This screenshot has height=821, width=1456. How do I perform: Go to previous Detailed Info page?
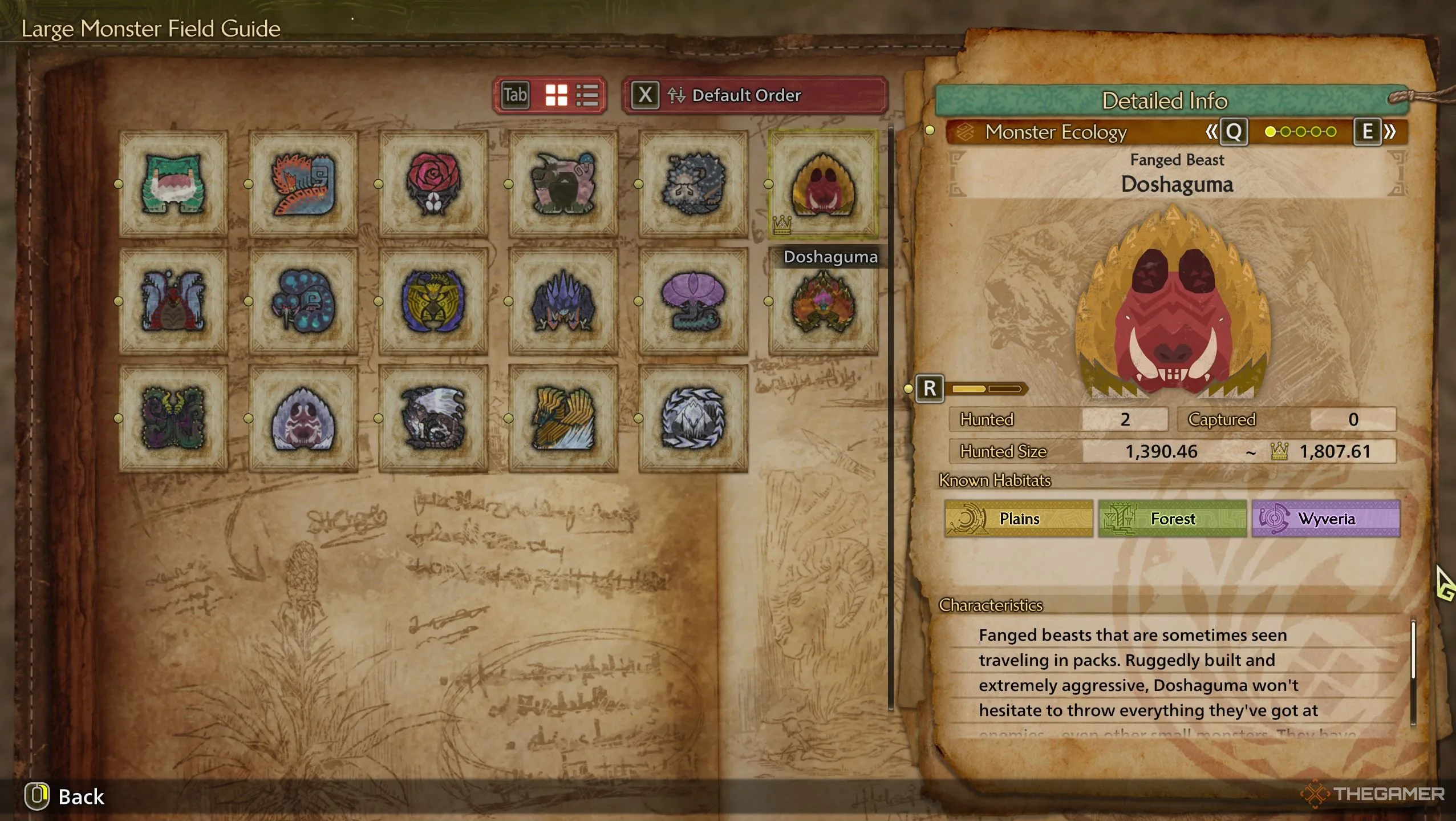(1227, 132)
